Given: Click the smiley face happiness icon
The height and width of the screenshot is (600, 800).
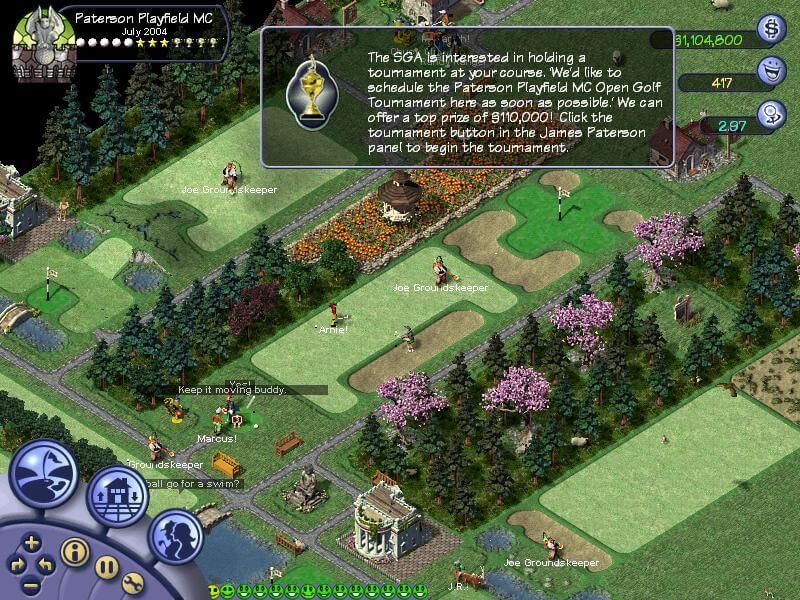Looking at the screenshot, I should [772, 71].
